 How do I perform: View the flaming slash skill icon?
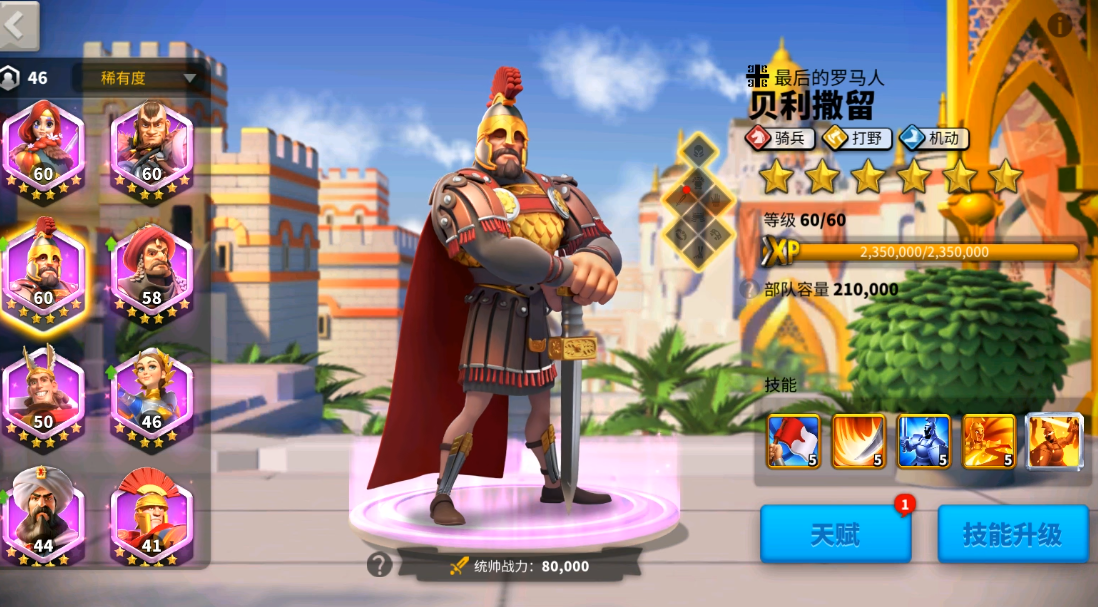tap(858, 441)
